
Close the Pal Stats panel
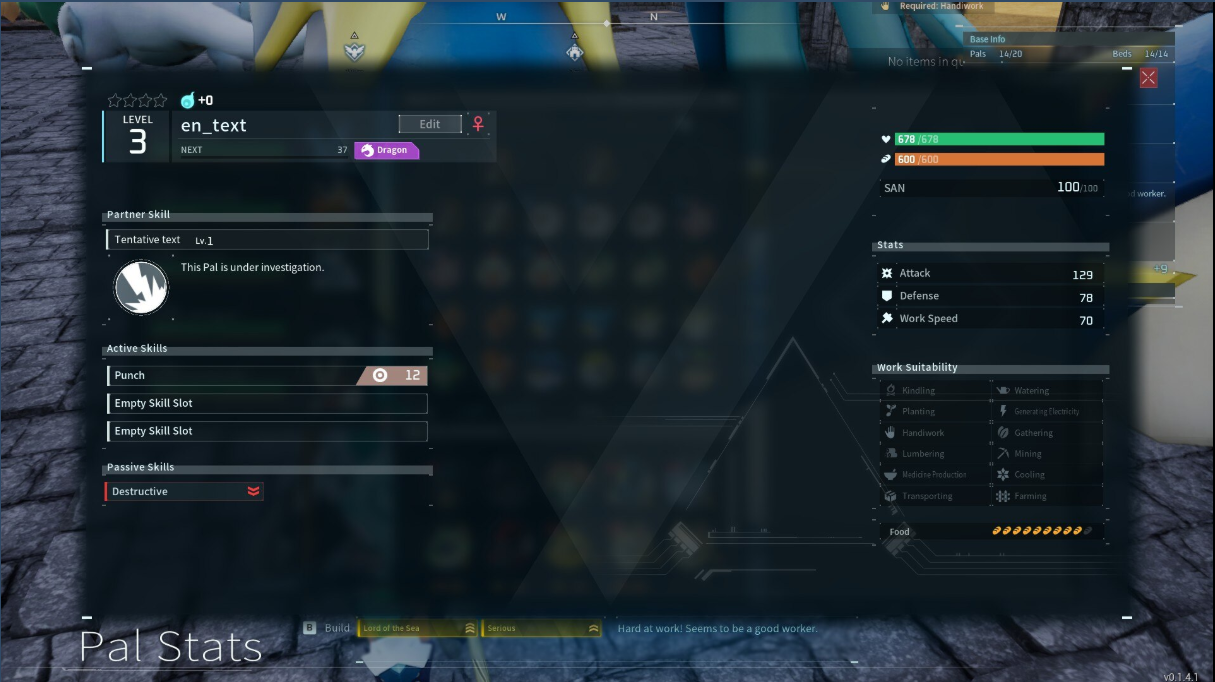point(1148,78)
